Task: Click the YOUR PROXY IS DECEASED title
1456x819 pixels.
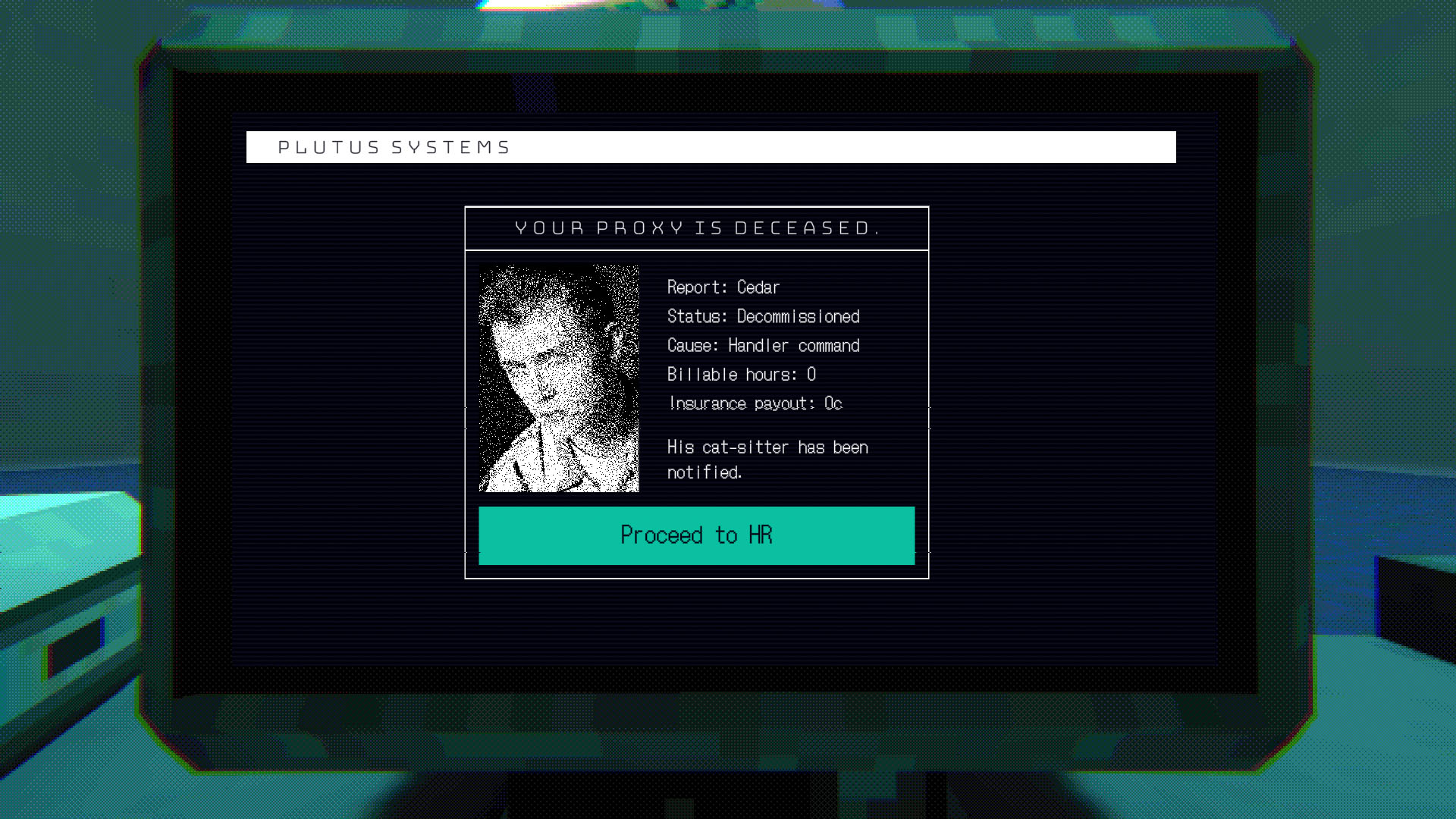Action: coord(696,227)
